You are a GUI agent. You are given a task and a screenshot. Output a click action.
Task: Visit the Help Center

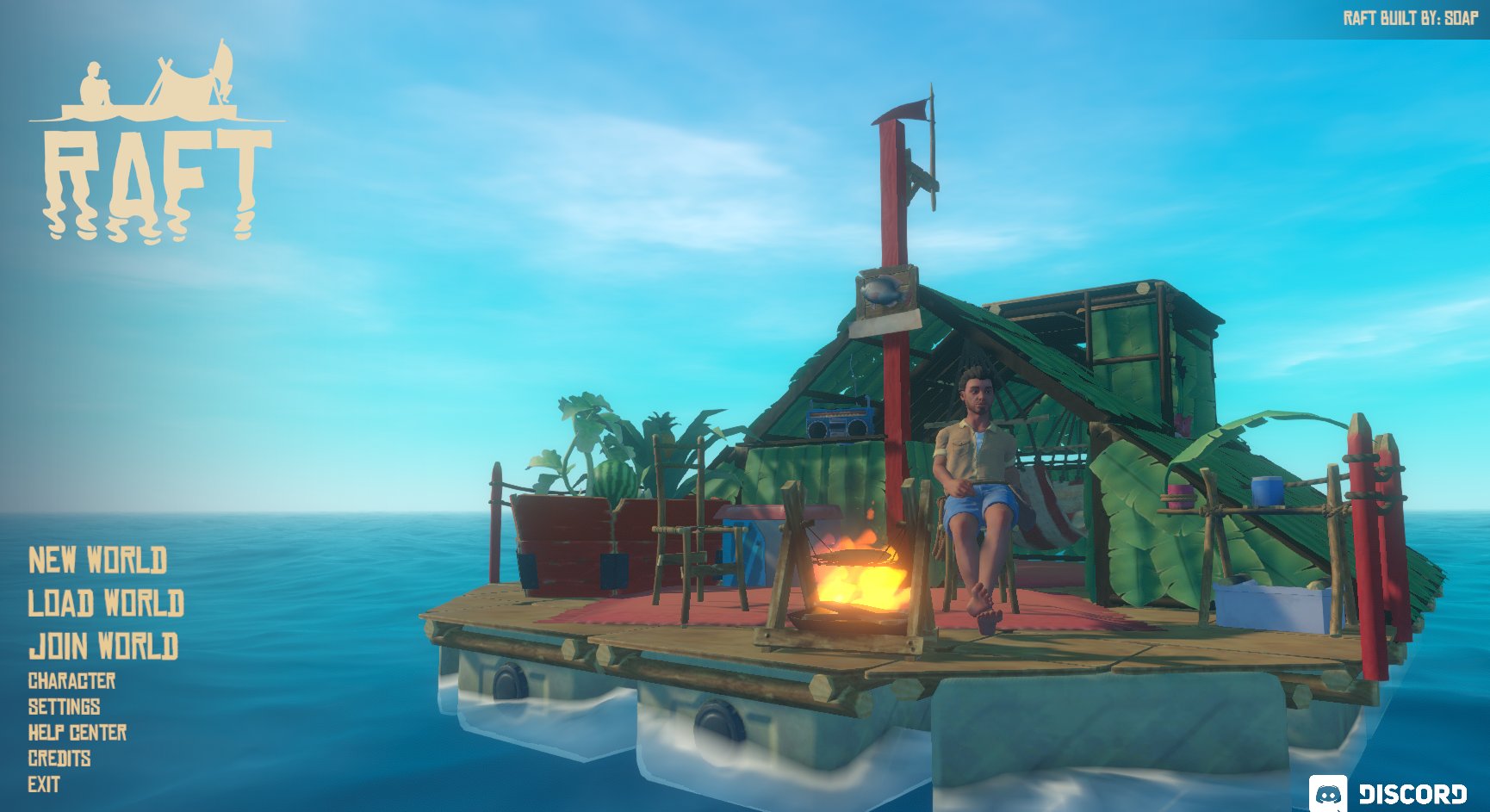click(77, 734)
